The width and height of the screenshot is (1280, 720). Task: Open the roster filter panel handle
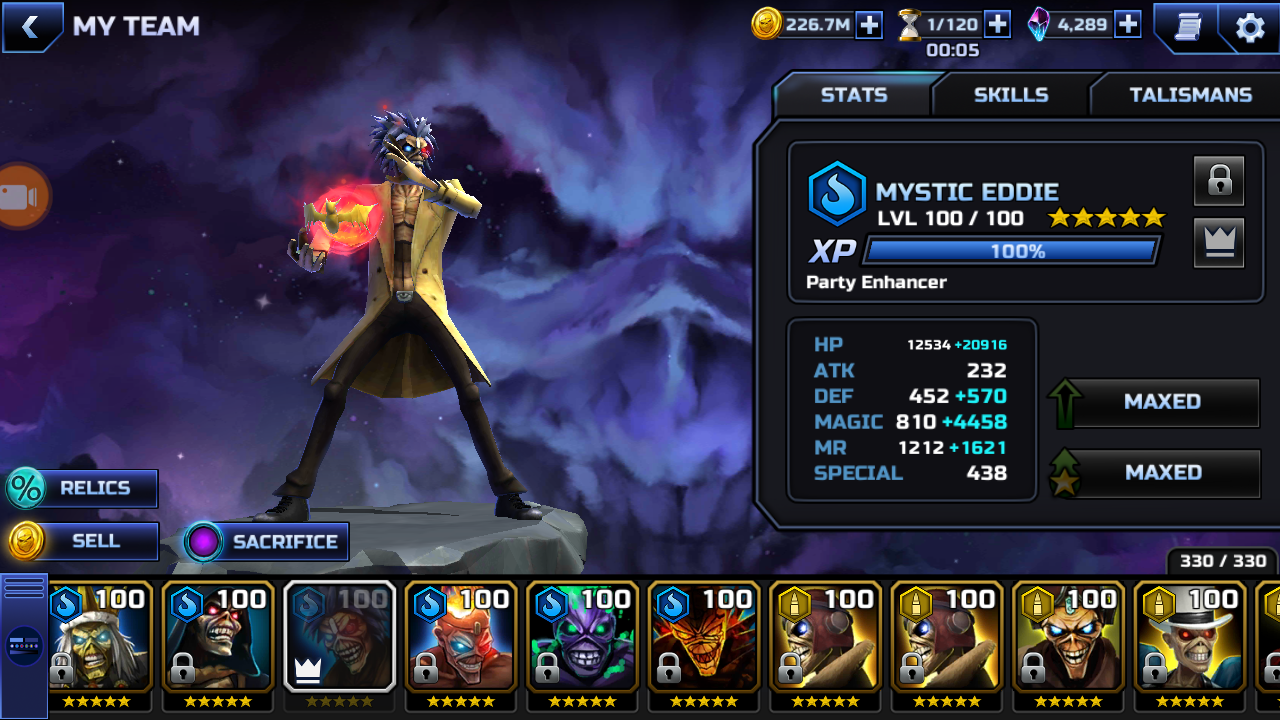[24, 645]
